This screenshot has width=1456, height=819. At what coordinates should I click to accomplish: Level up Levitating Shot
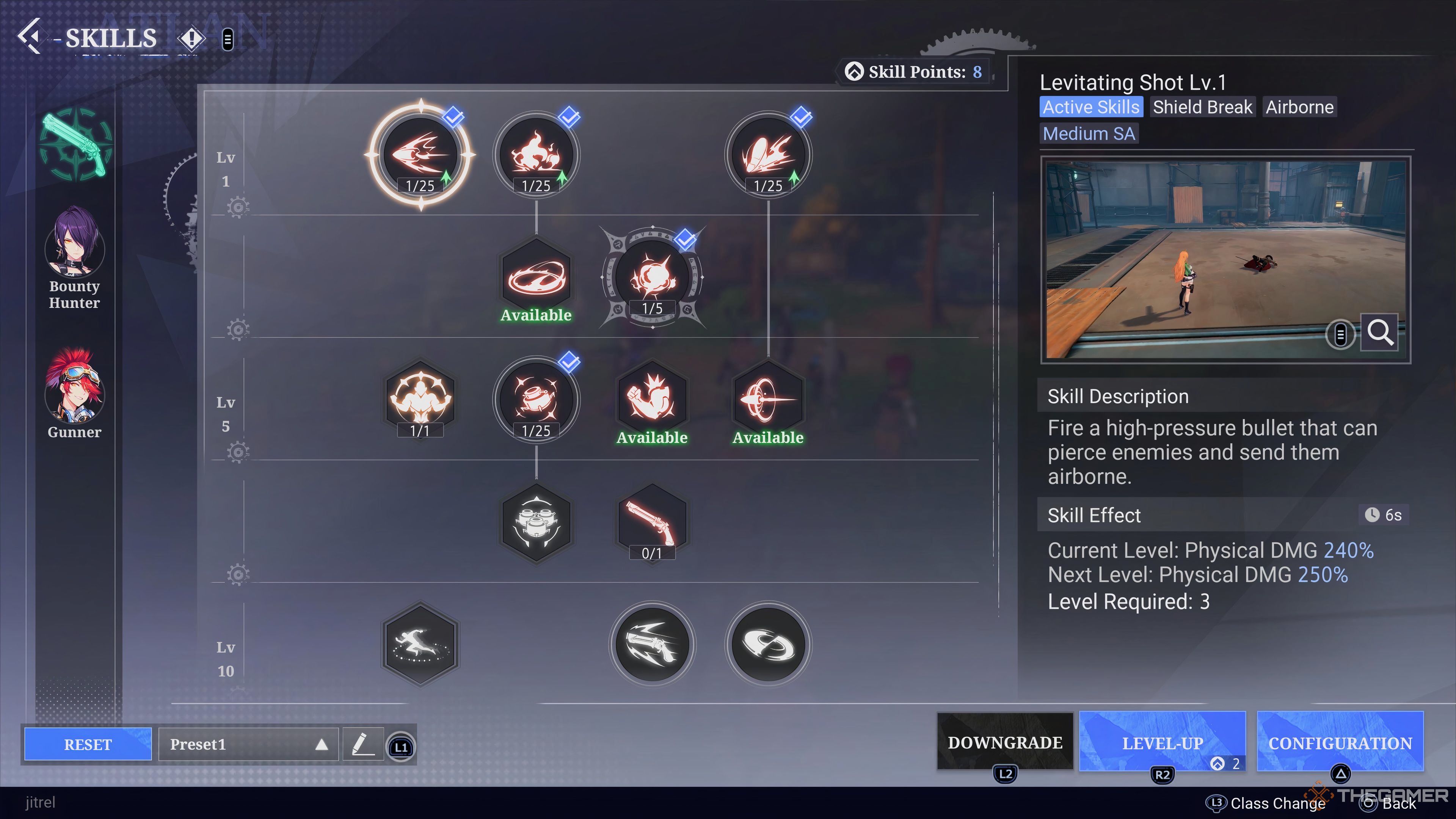[1162, 742]
